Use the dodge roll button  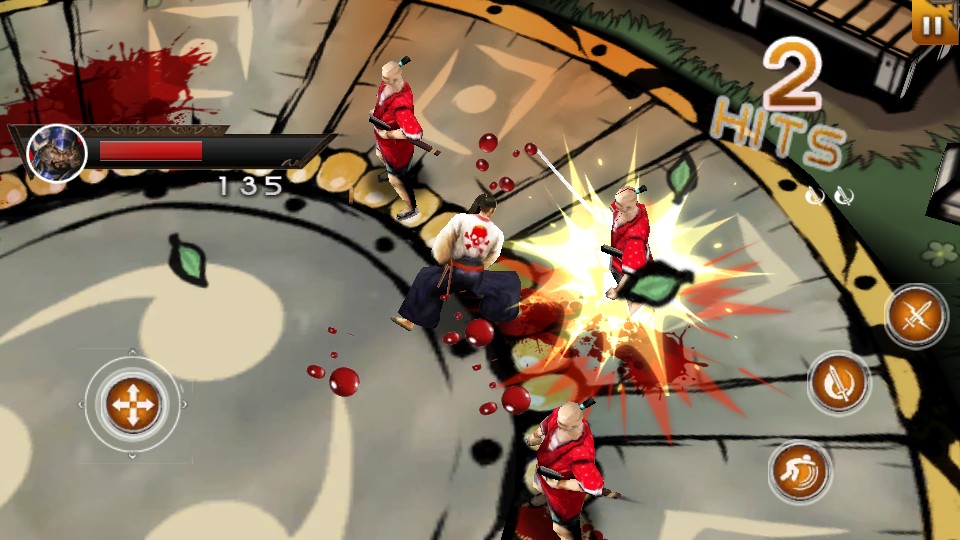(800, 472)
